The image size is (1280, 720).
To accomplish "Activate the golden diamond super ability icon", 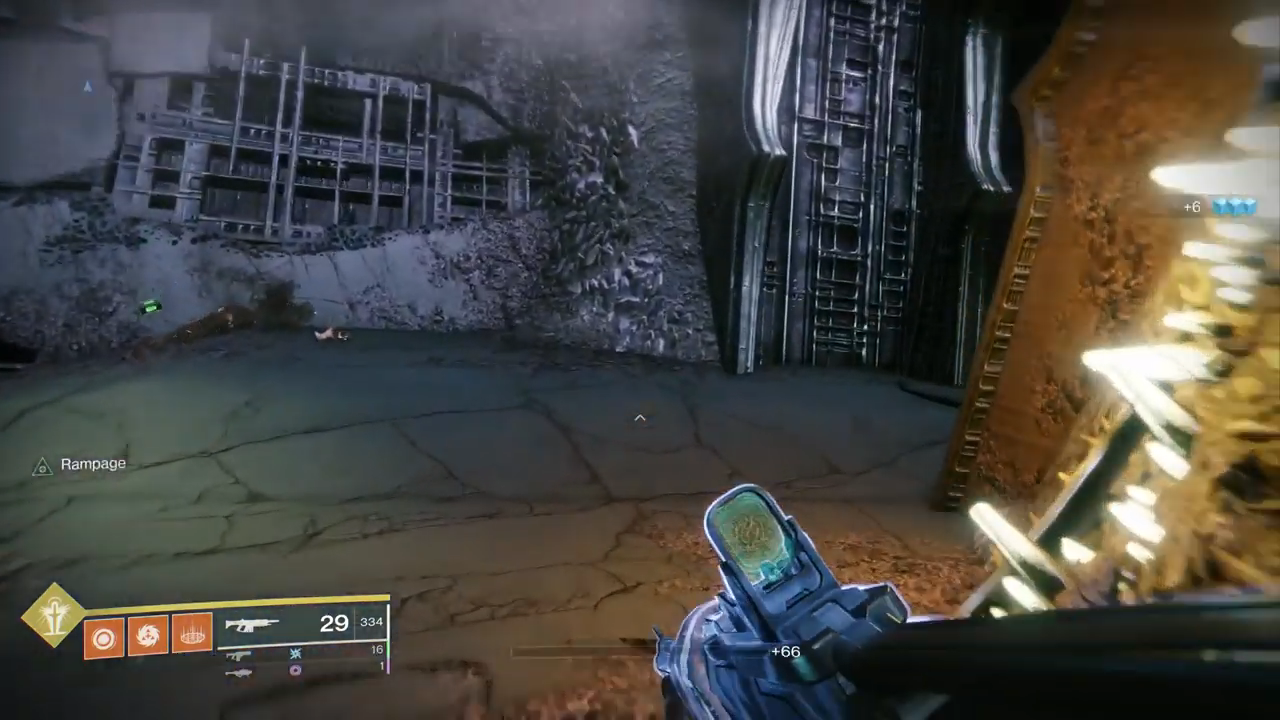I will (53, 615).
